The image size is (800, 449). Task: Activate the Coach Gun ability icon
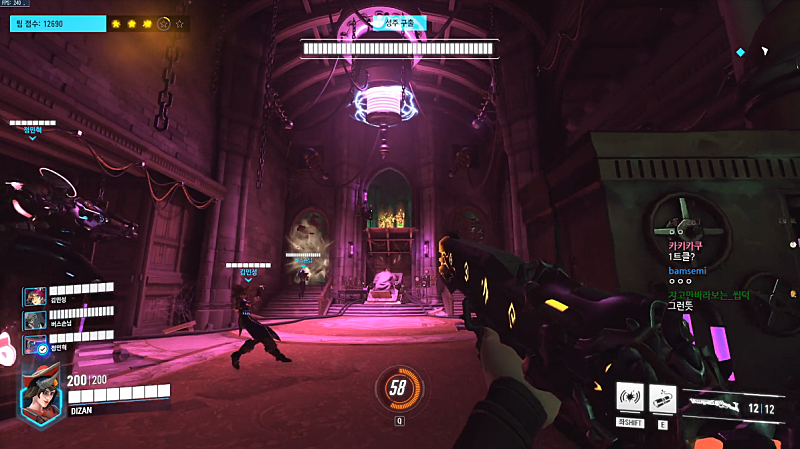628,397
